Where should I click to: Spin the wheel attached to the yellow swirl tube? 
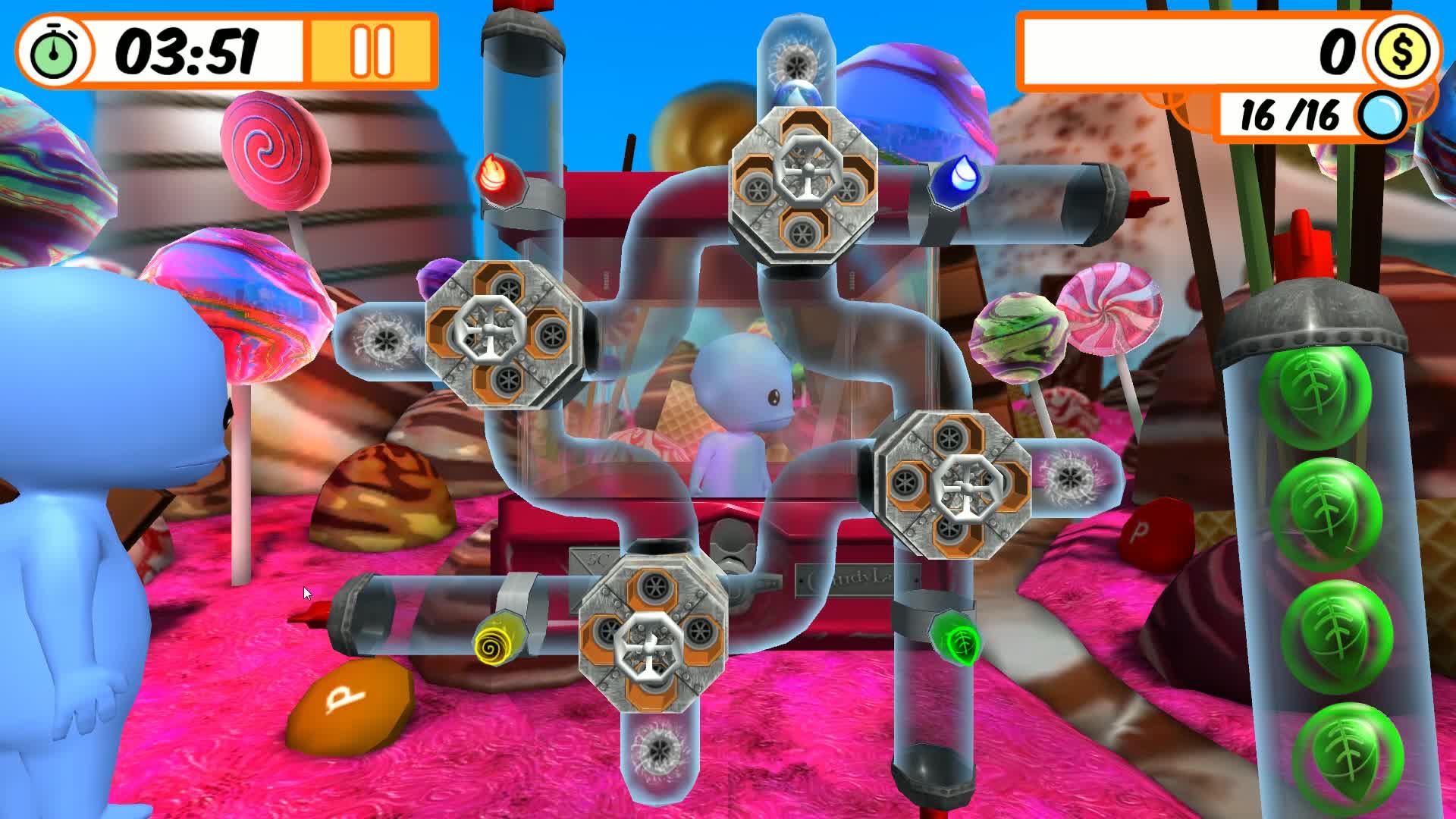pos(653,634)
